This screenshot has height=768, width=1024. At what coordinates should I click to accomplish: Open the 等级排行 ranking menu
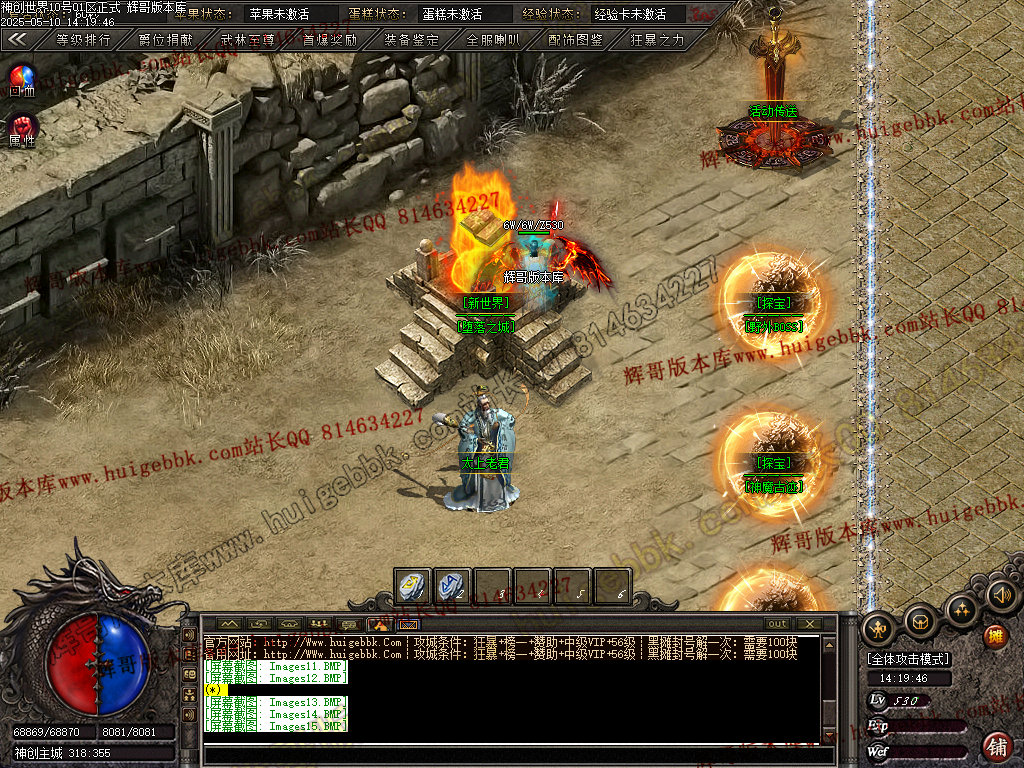point(83,40)
